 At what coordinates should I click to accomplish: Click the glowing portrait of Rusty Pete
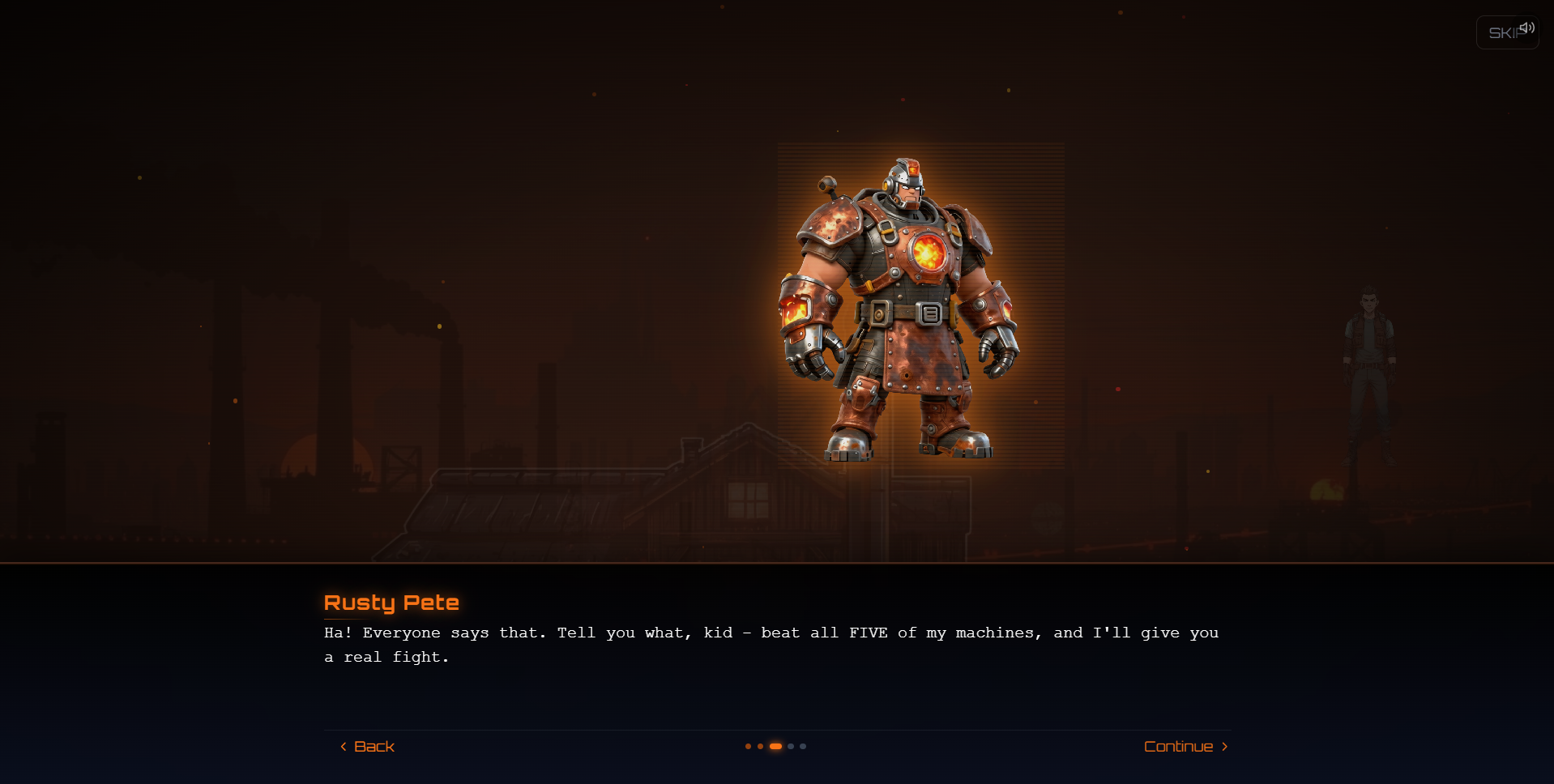tap(920, 304)
